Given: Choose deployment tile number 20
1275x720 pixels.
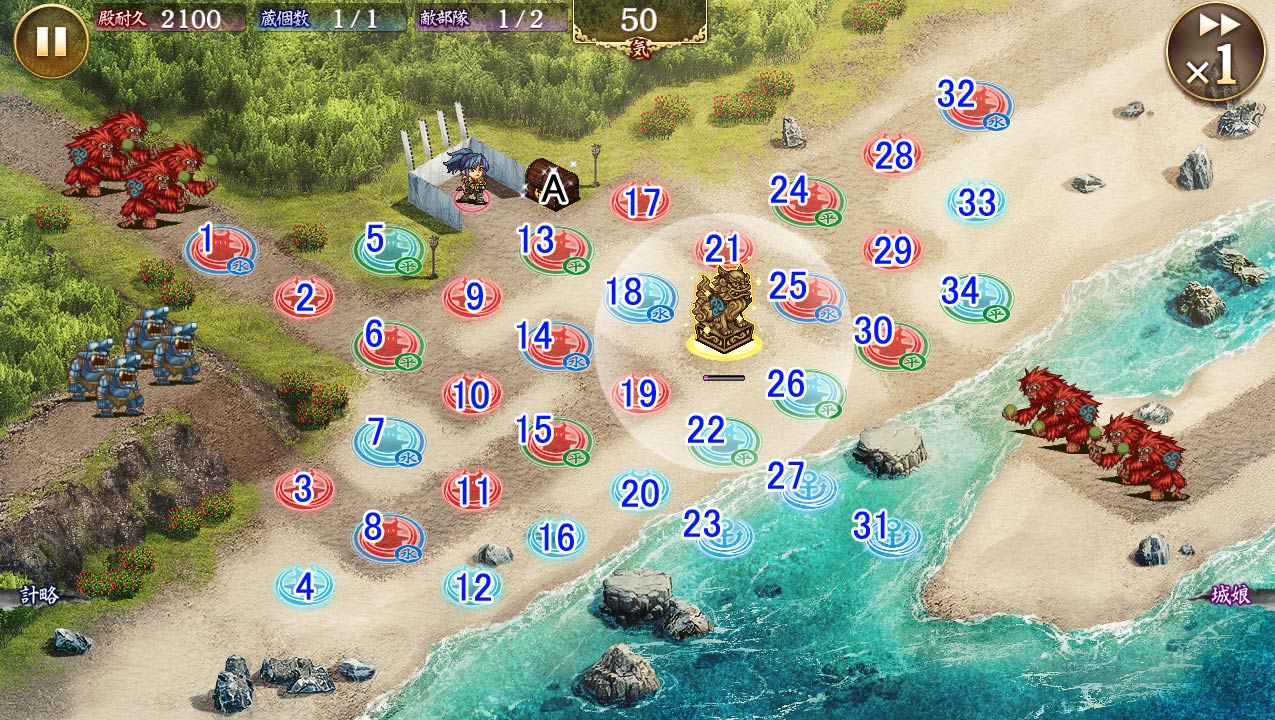Looking at the screenshot, I should pos(641,491).
